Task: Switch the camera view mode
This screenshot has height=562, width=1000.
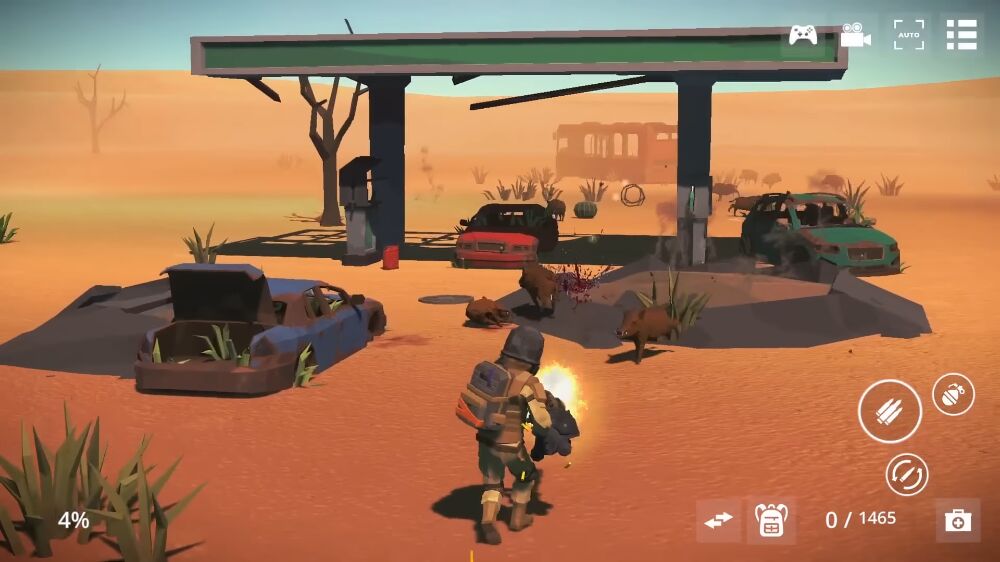Action: [x=855, y=35]
